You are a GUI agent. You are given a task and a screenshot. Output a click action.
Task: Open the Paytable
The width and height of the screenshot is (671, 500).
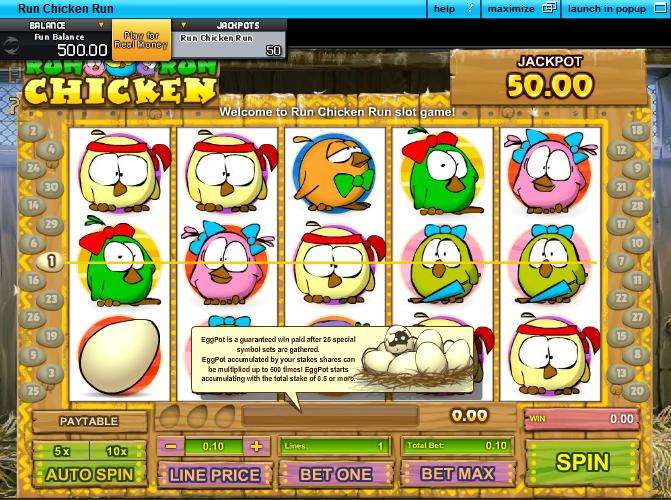87,422
